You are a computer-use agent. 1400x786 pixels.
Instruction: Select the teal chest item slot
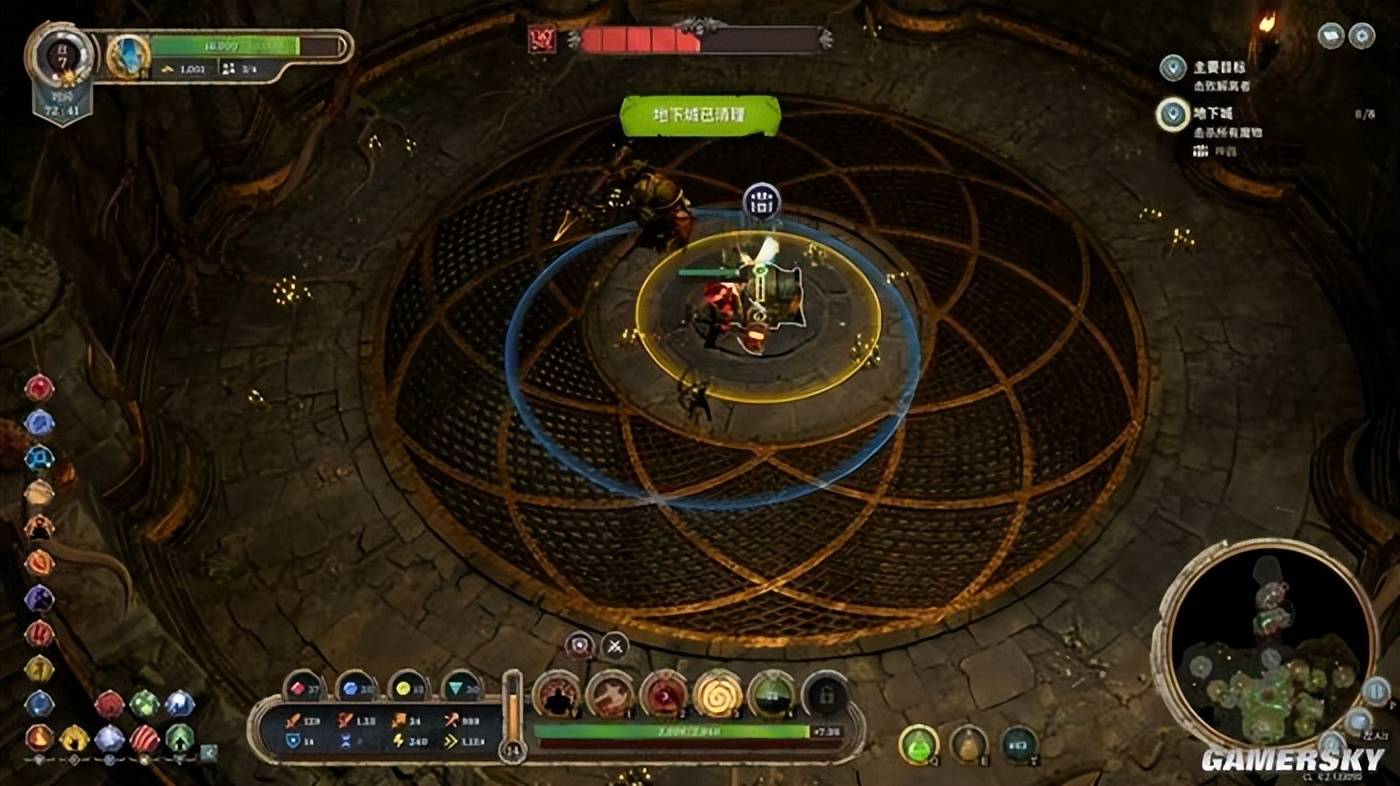pyautogui.click(x=1019, y=744)
